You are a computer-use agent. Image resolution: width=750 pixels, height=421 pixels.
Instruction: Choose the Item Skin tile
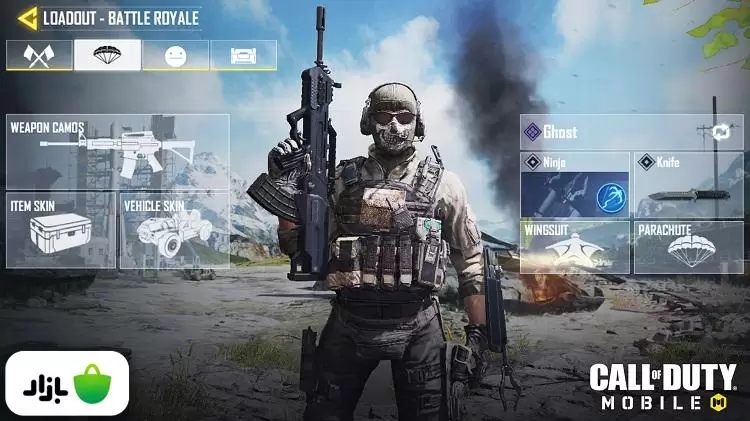62,231
